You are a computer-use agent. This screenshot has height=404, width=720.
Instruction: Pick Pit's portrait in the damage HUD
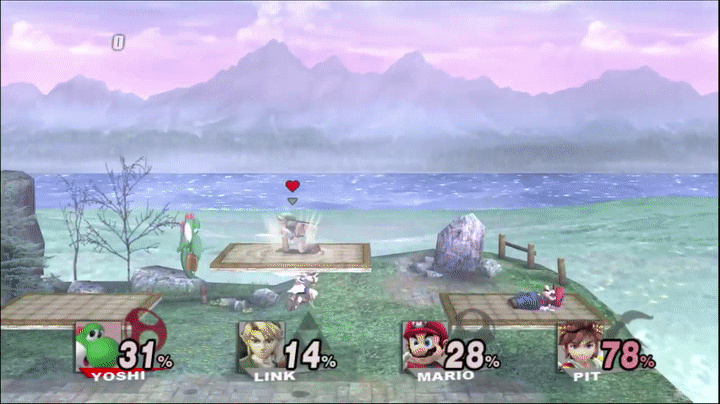pyautogui.click(x=578, y=345)
